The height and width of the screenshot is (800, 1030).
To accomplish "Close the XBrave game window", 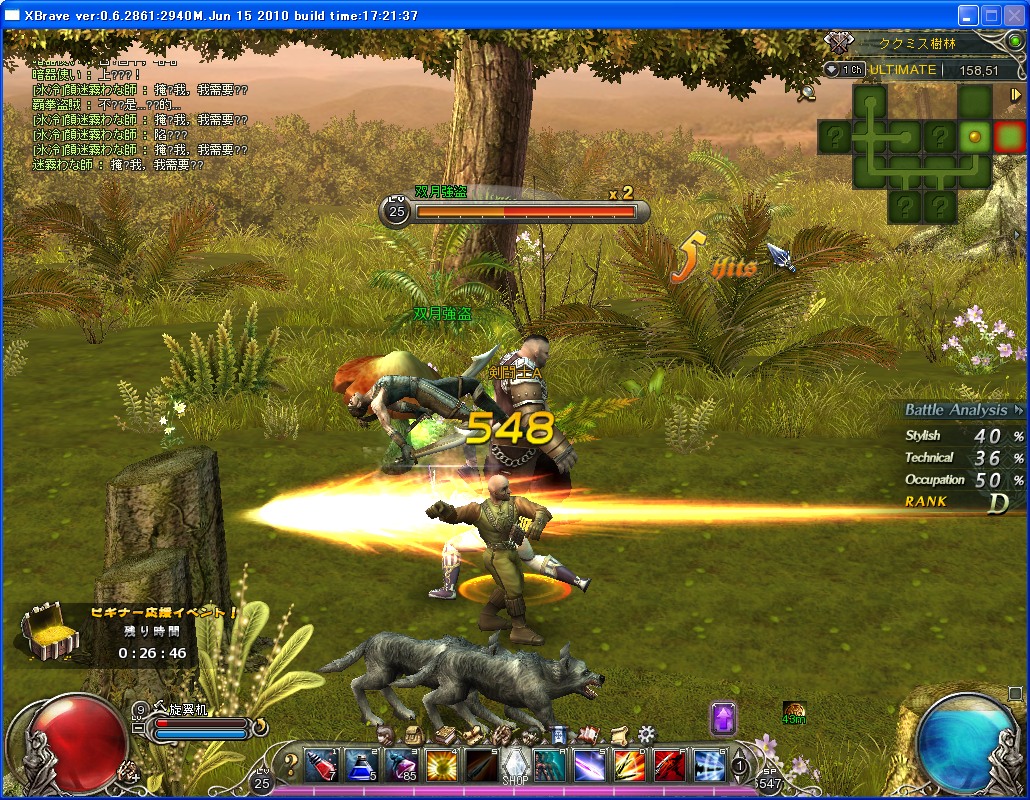I will coord(1013,15).
